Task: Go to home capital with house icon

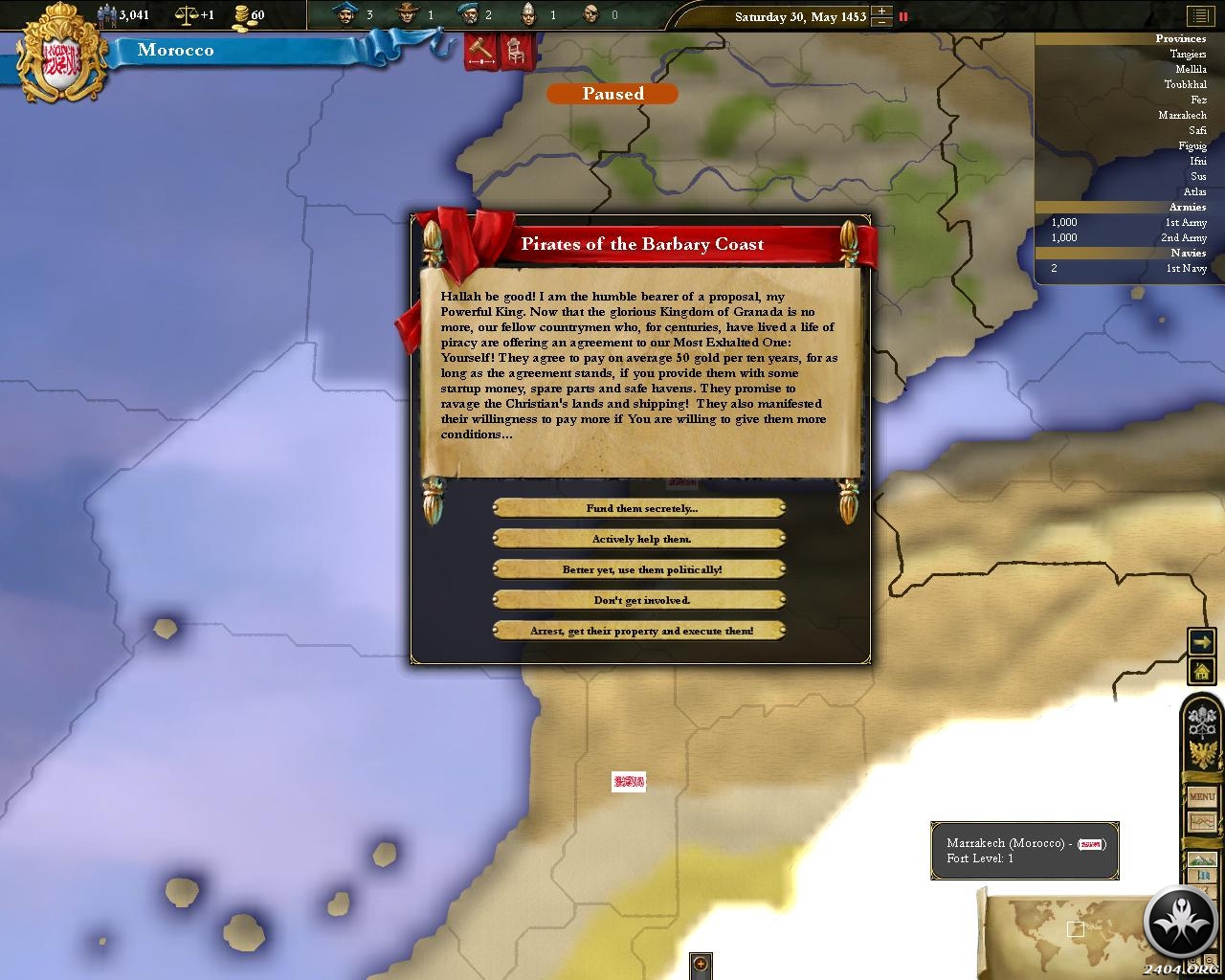Action: (x=1201, y=672)
